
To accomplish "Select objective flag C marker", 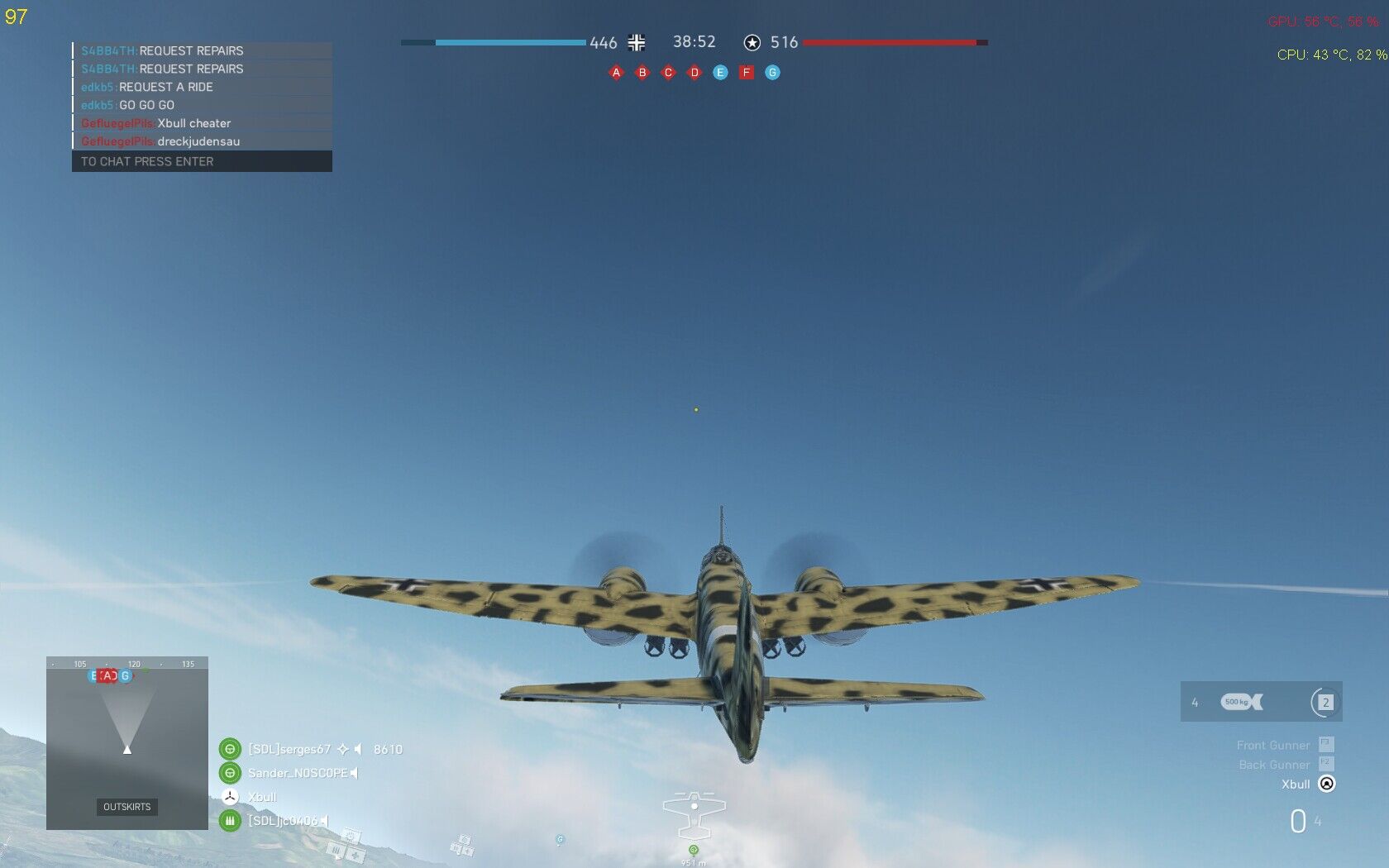I will (x=668, y=73).
